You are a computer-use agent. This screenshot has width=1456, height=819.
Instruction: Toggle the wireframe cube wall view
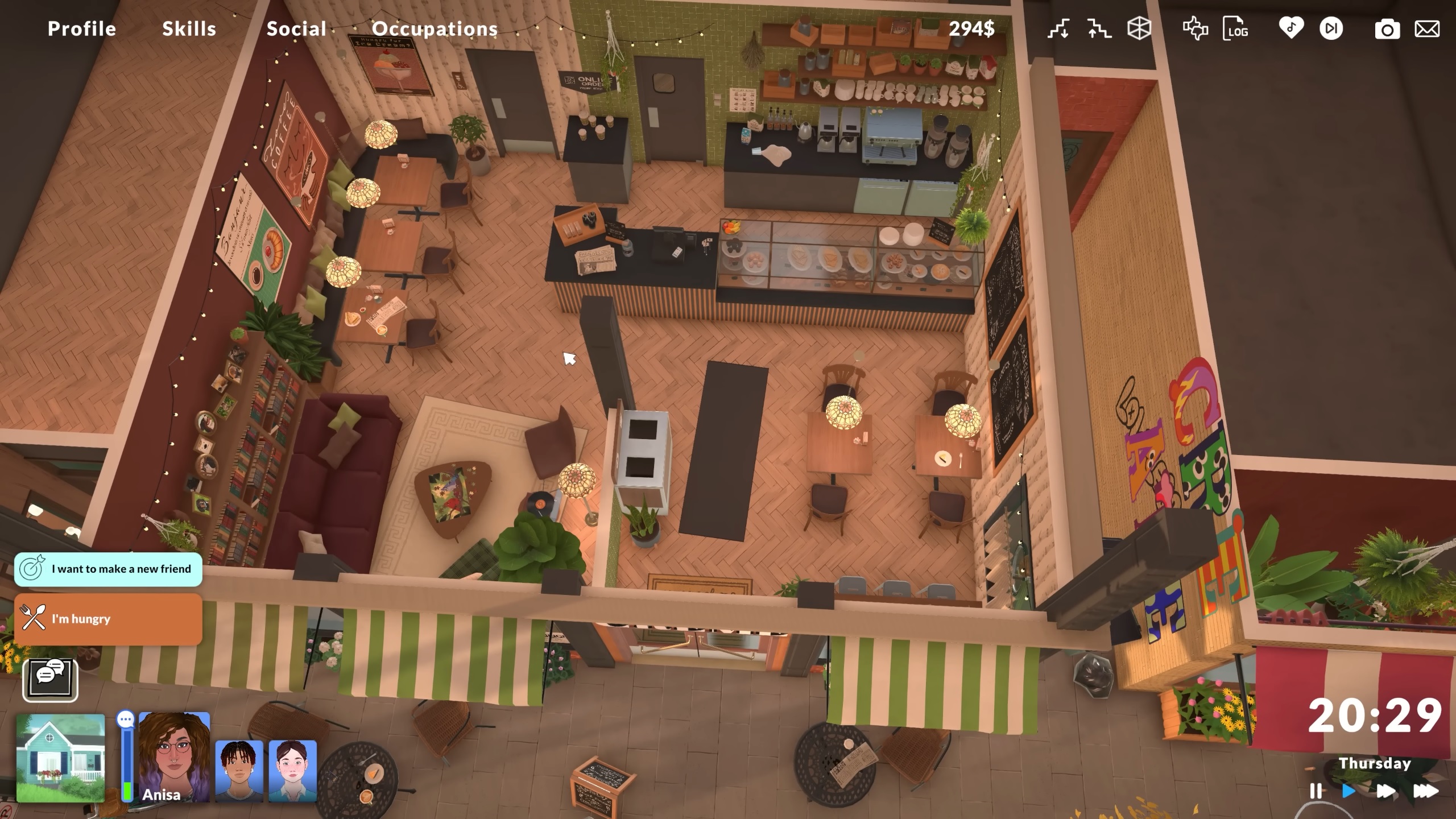tap(1139, 29)
